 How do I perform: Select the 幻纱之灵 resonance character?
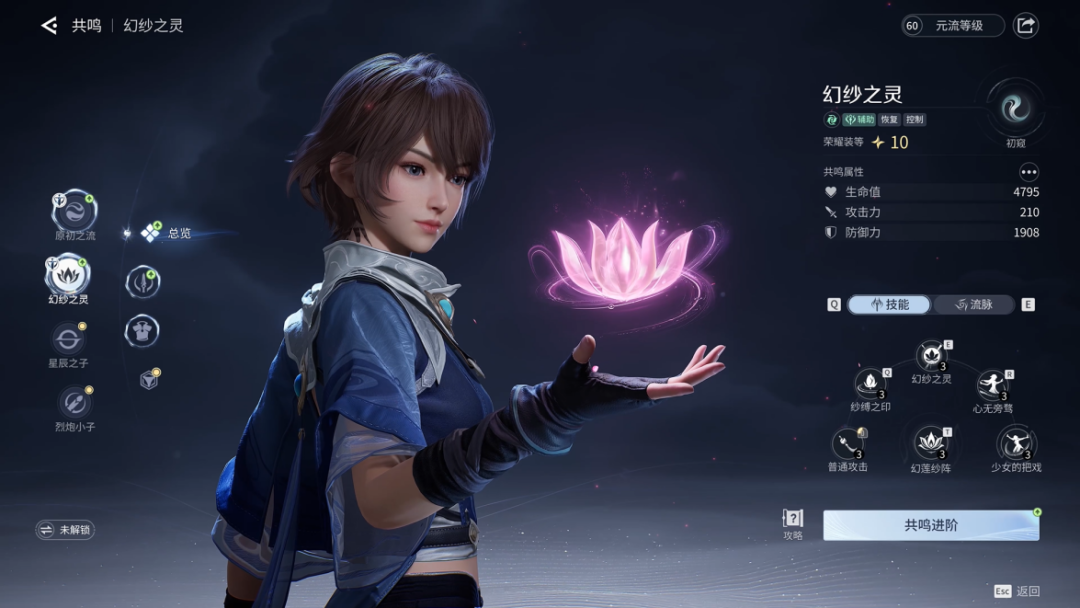point(69,273)
